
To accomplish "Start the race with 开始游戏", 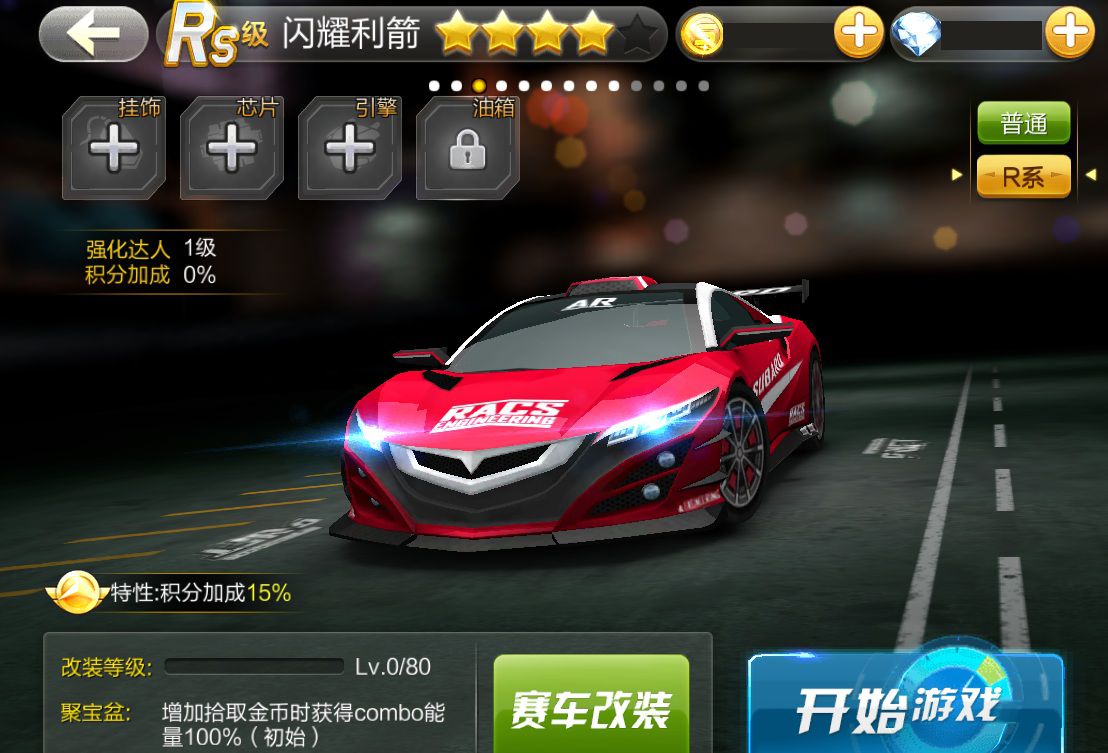I will click(905, 706).
